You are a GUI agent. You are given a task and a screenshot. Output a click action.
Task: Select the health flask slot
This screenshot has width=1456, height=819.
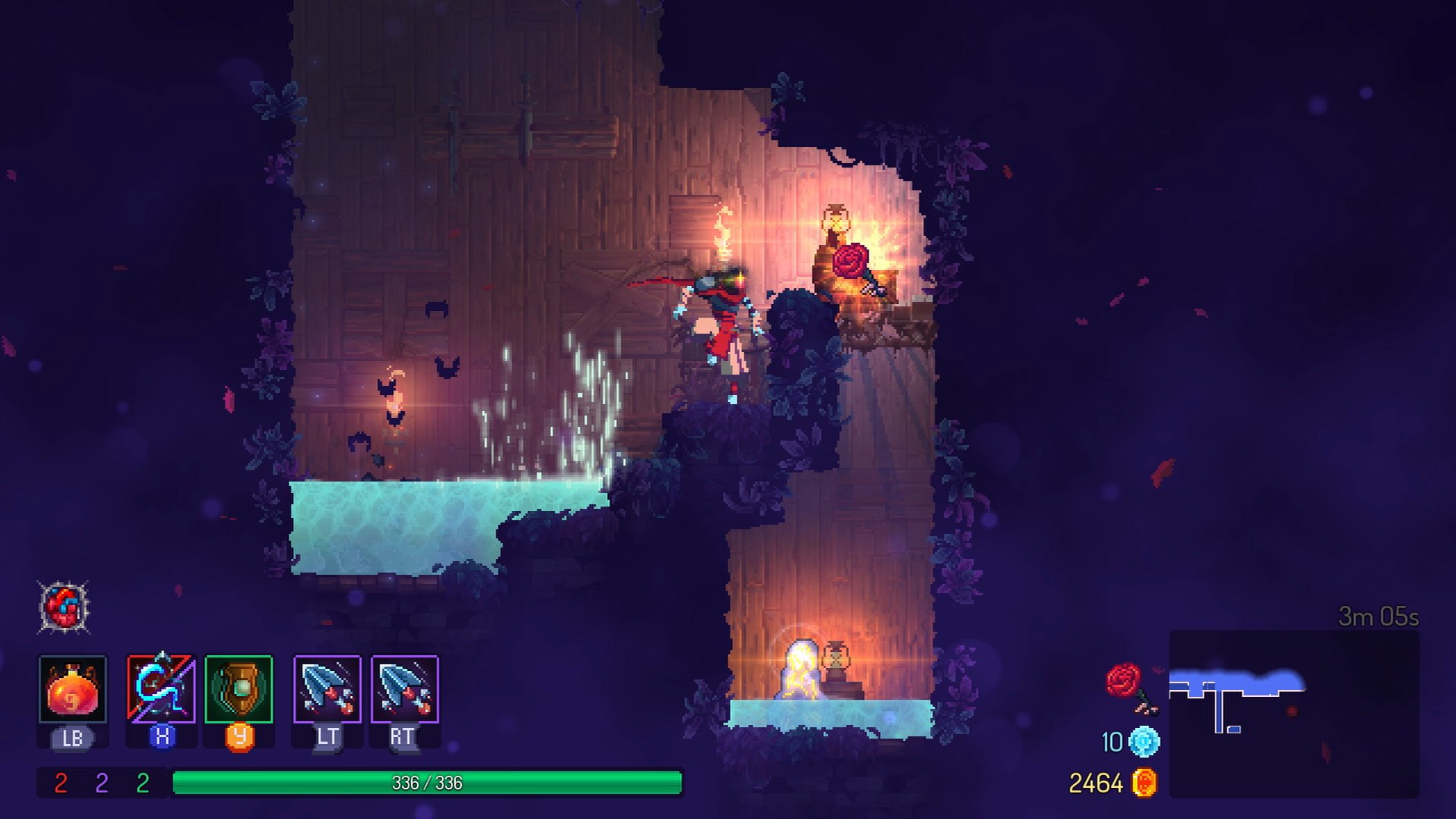[73, 689]
